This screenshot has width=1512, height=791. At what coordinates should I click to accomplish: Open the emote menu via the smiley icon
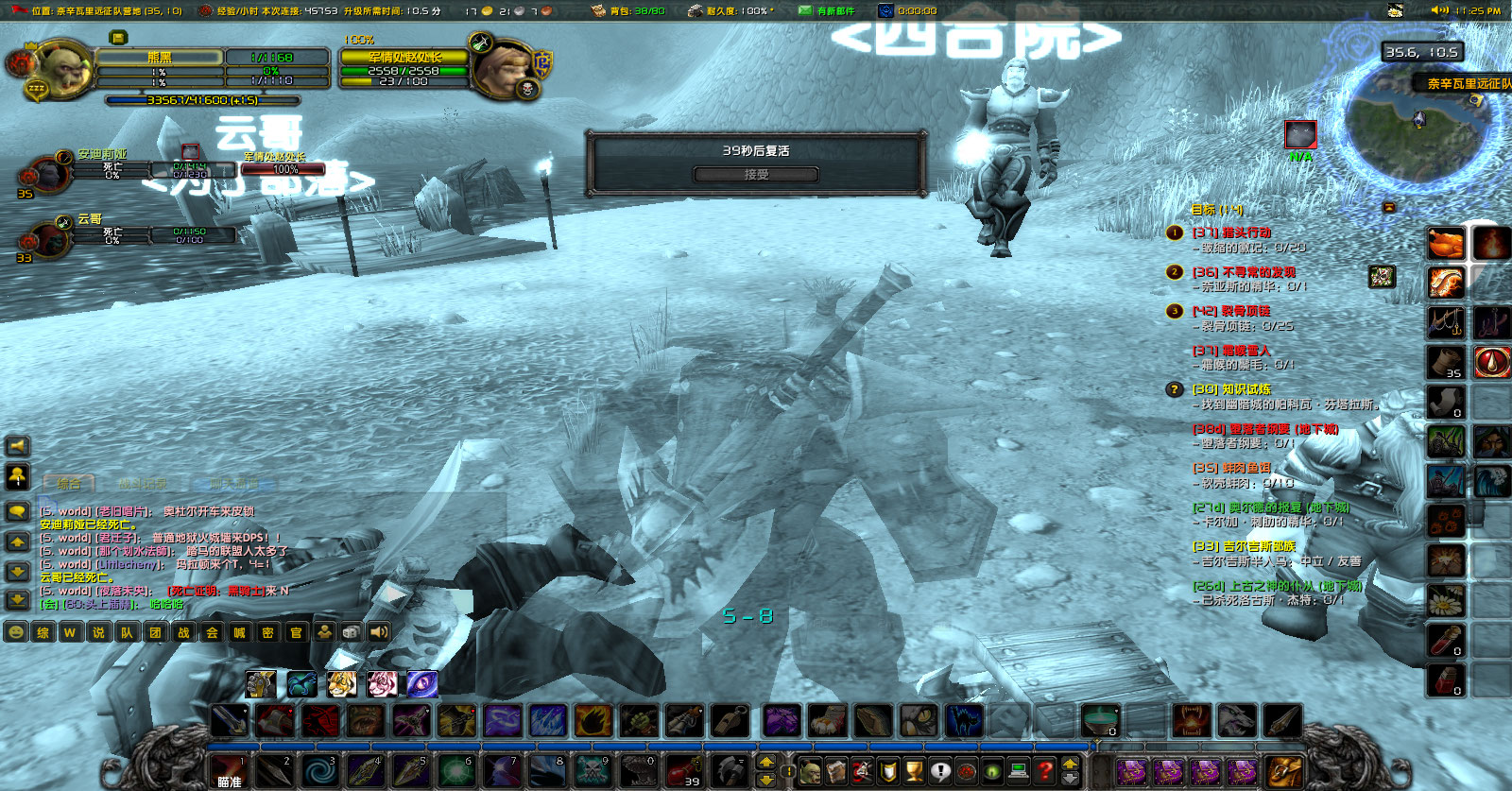(15, 631)
